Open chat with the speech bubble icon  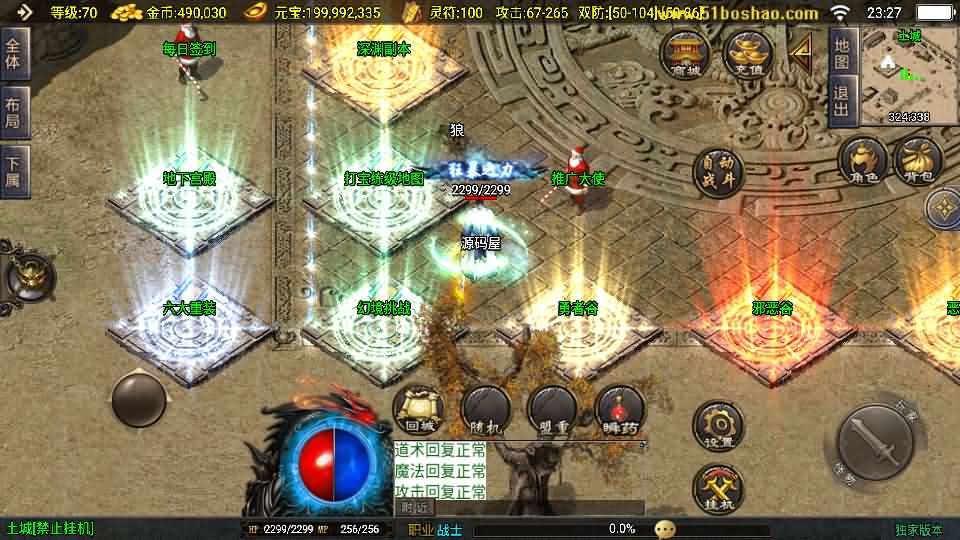[x=666, y=529]
